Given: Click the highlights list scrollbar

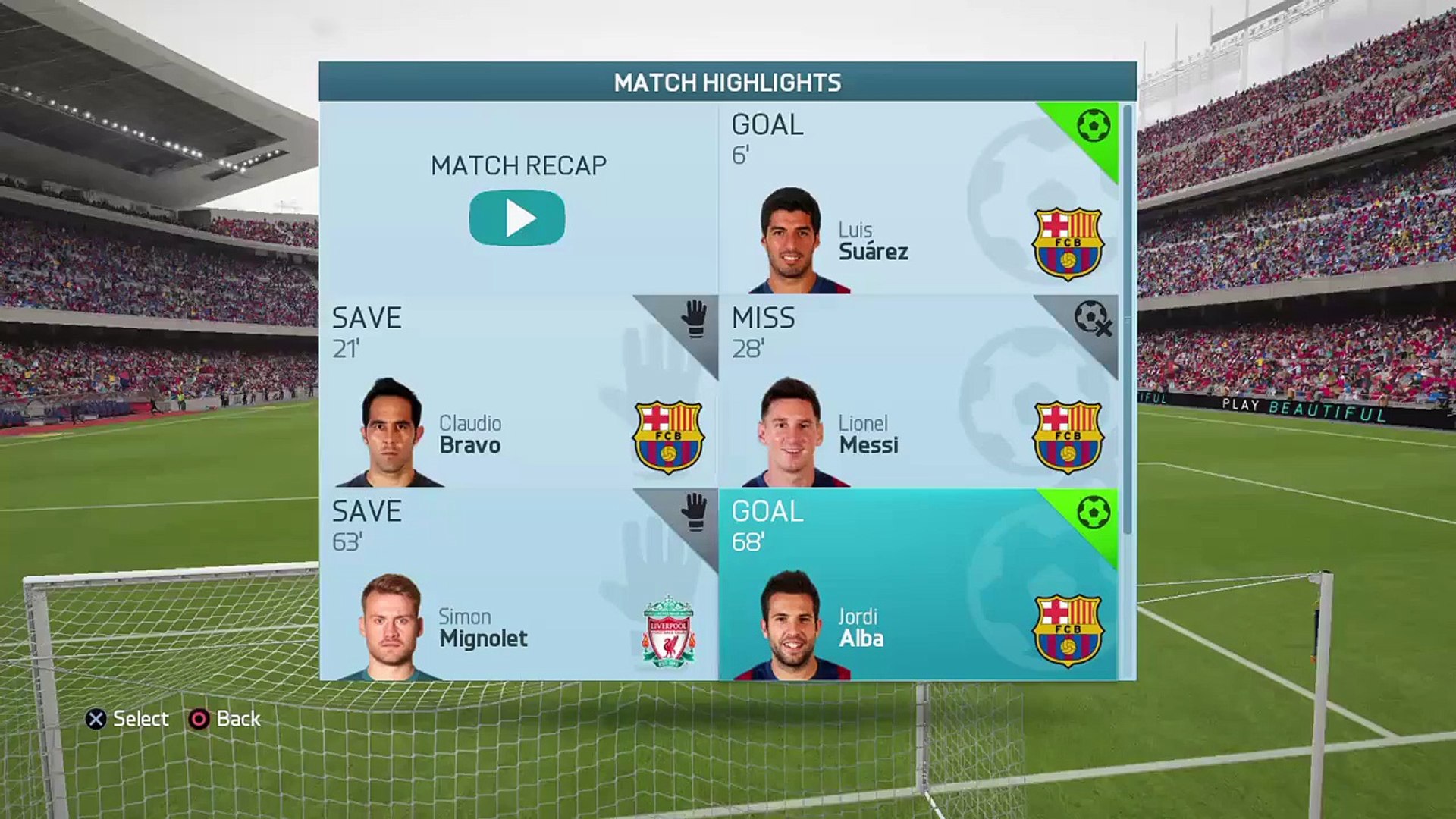Looking at the screenshot, I should point(1127,318).
